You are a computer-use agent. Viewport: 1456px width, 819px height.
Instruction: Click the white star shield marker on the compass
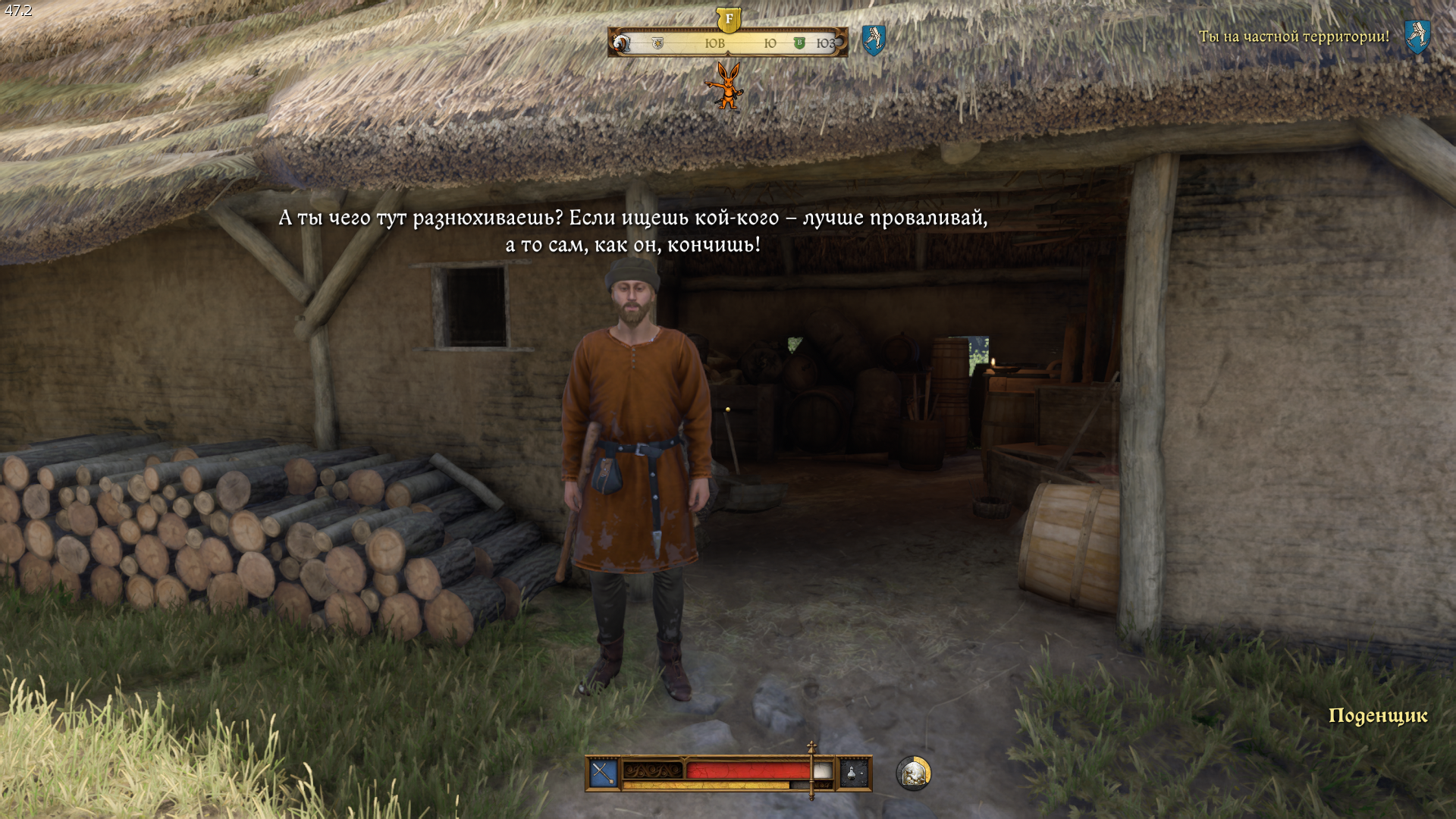tap(657, 43)
